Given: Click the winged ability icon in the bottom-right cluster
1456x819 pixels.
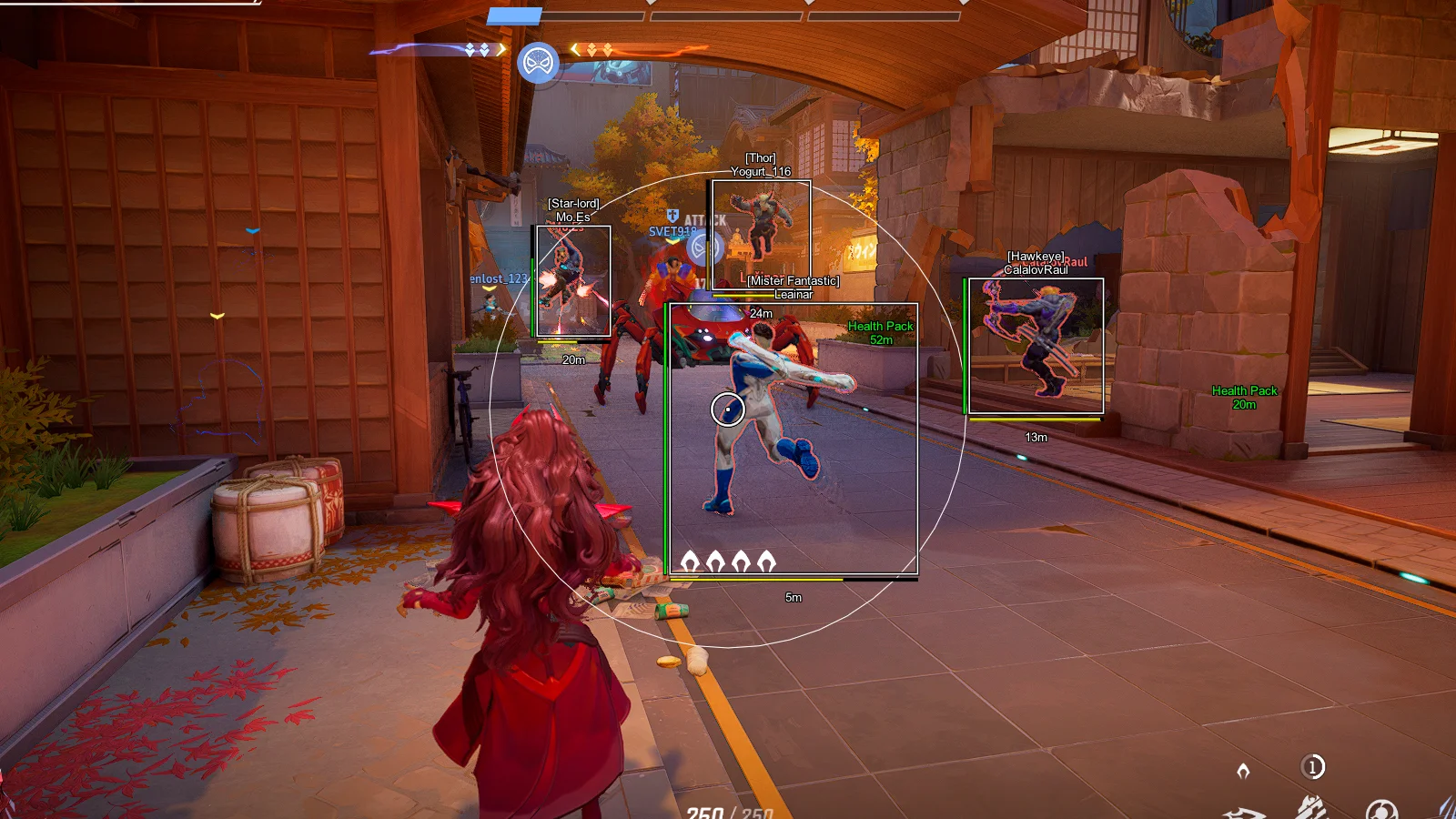Looking at the screenshot, I should 1310,806.
